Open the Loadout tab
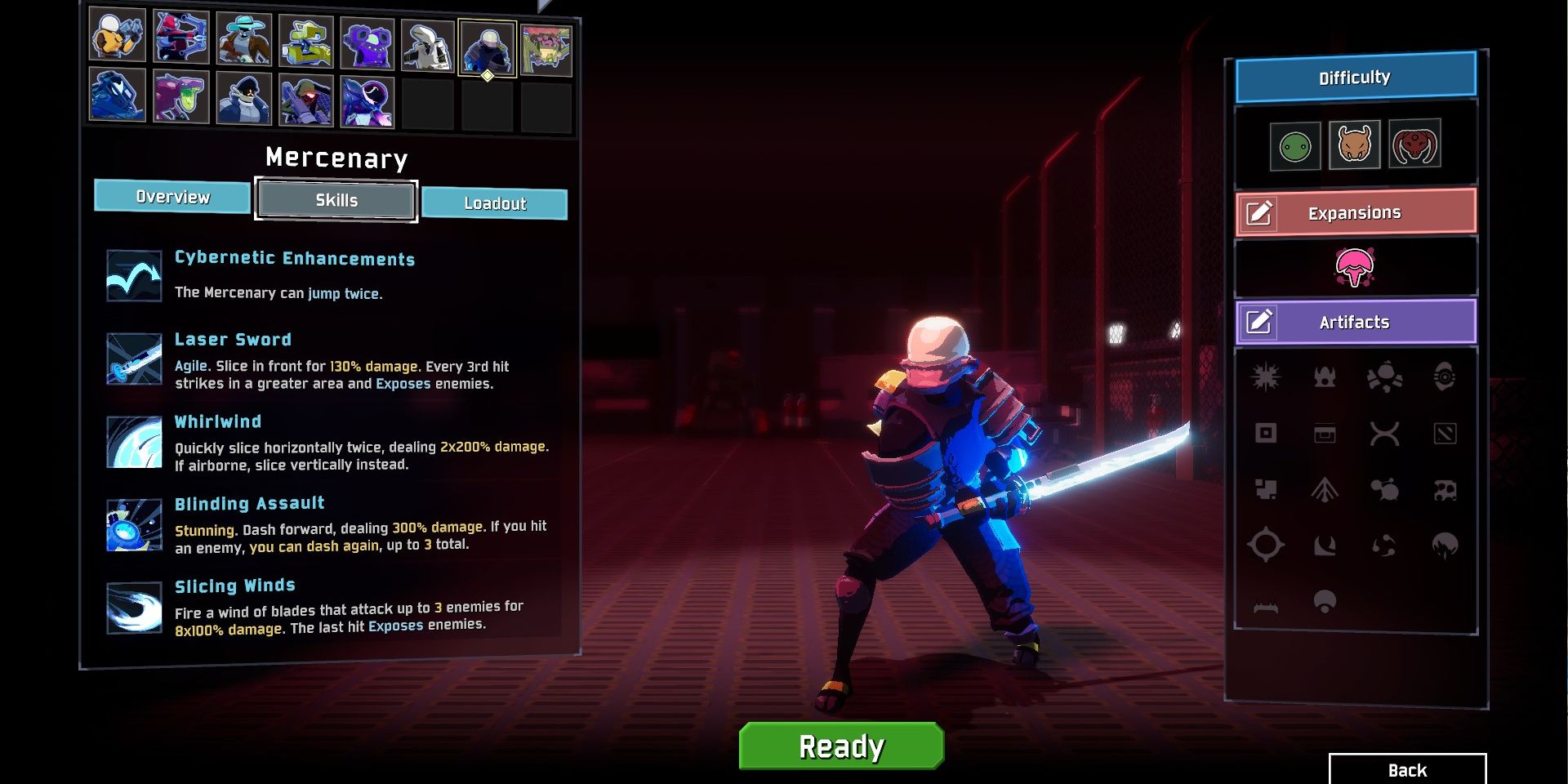The image size is (1568, 784). click(x=495, y=203)
